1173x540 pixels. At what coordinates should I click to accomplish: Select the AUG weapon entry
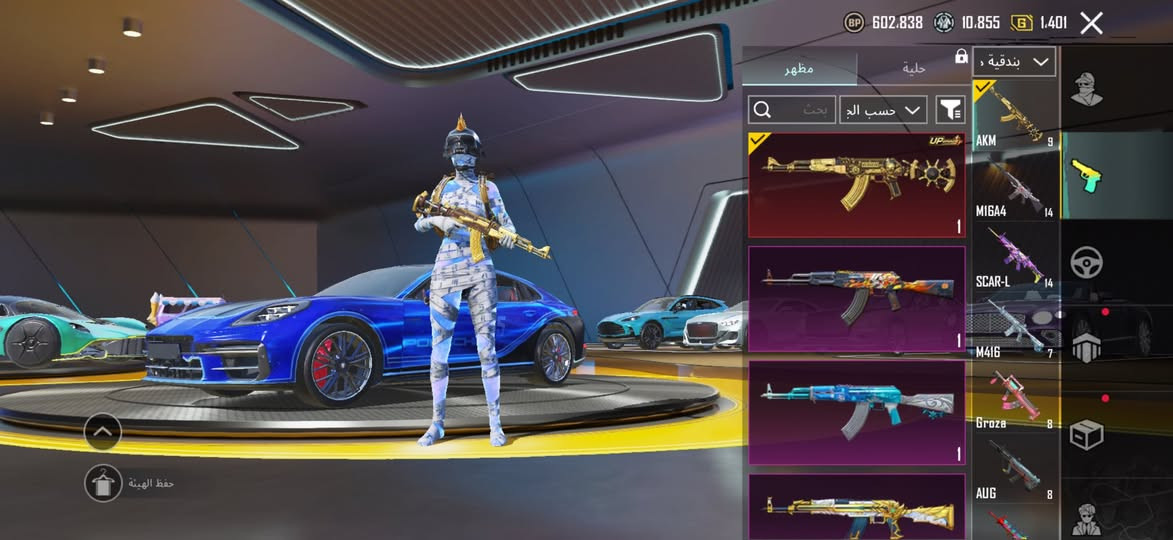pos(1015,468)
